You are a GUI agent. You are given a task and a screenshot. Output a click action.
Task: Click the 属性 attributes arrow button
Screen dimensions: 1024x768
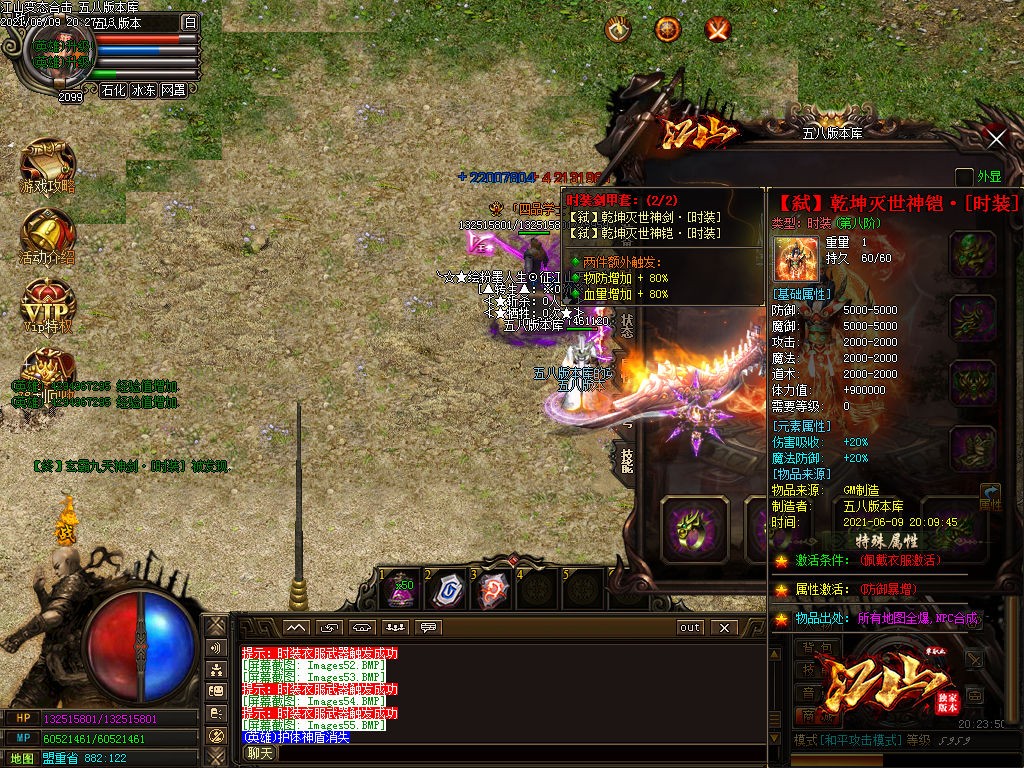990,498
